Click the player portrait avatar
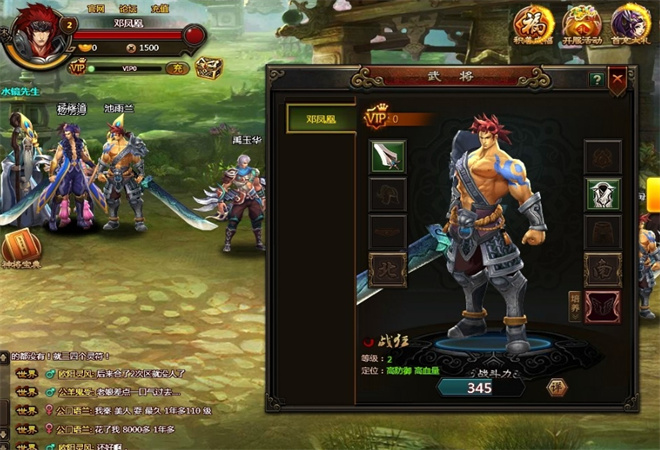 click(x=30, y=36)
